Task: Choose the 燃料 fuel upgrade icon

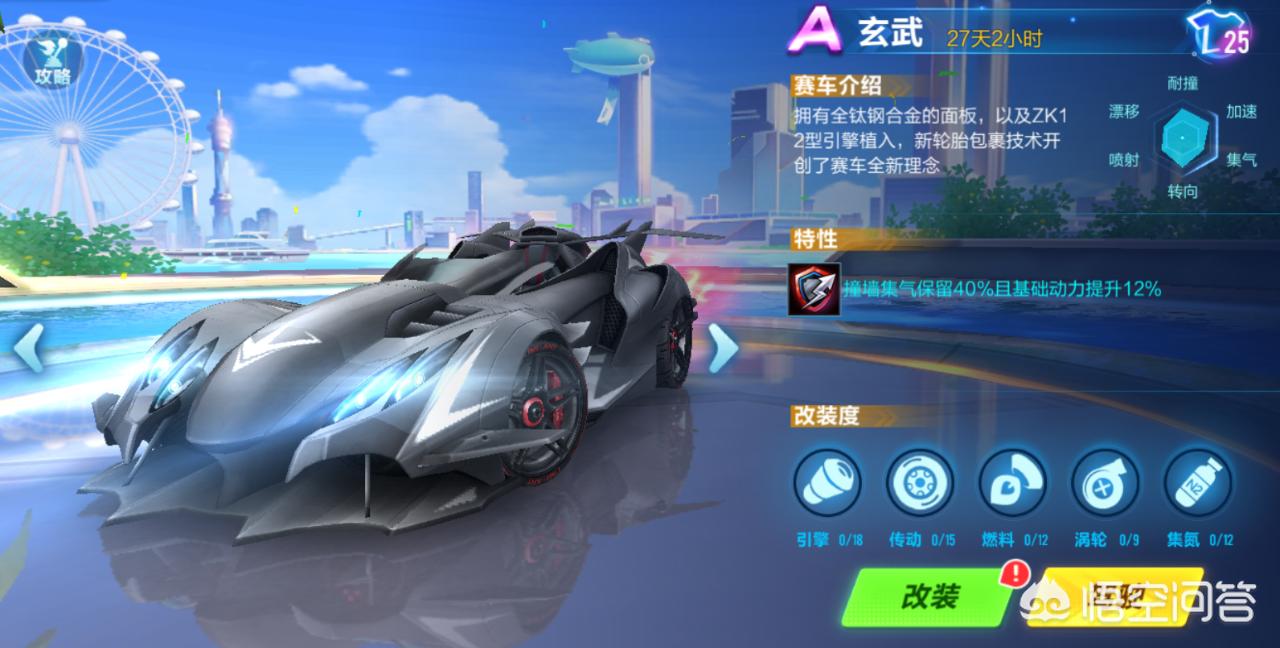Action: (1011, 482)
